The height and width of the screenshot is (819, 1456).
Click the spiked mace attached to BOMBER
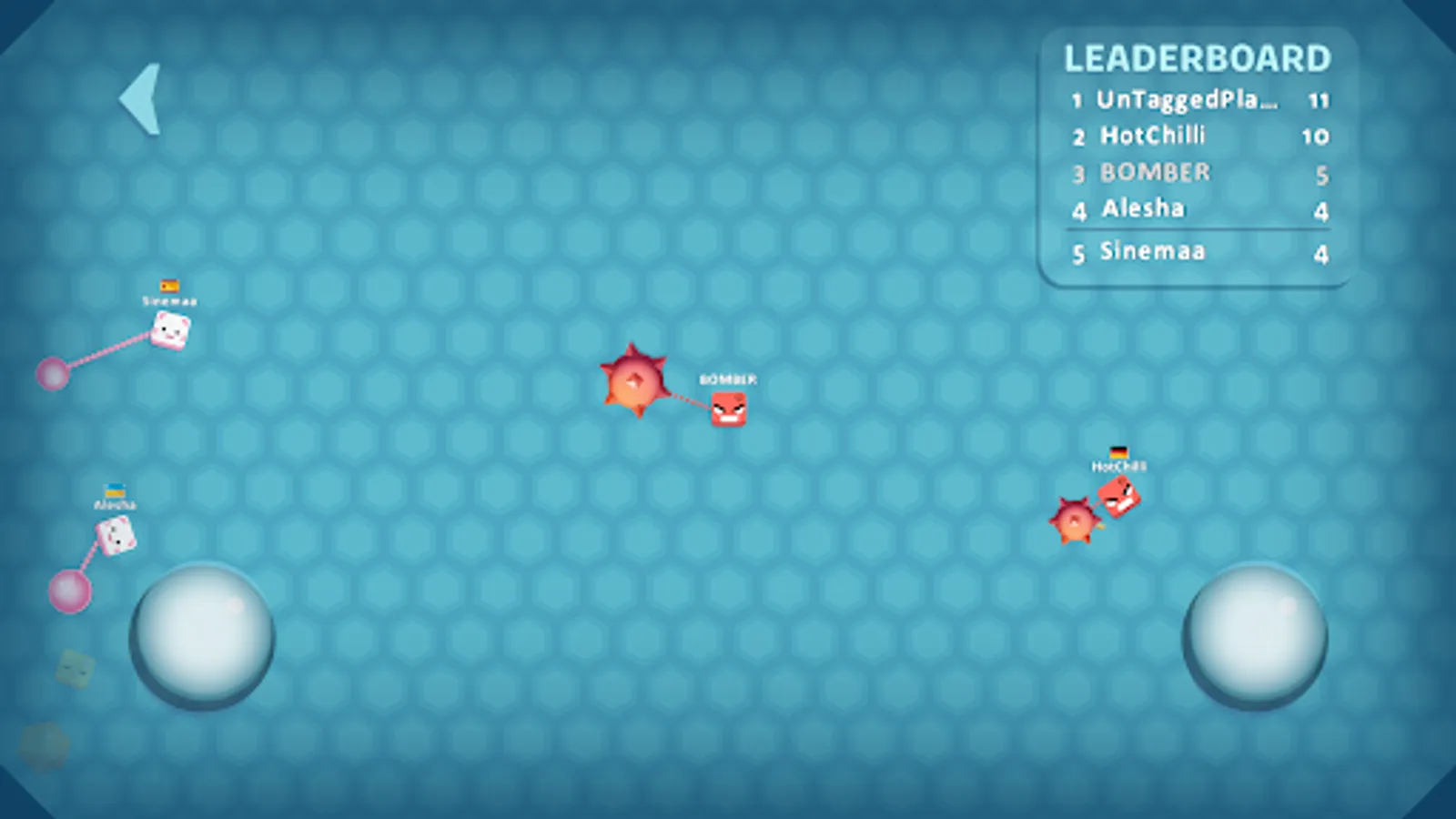pyautogui.click(x=637, y=382)
